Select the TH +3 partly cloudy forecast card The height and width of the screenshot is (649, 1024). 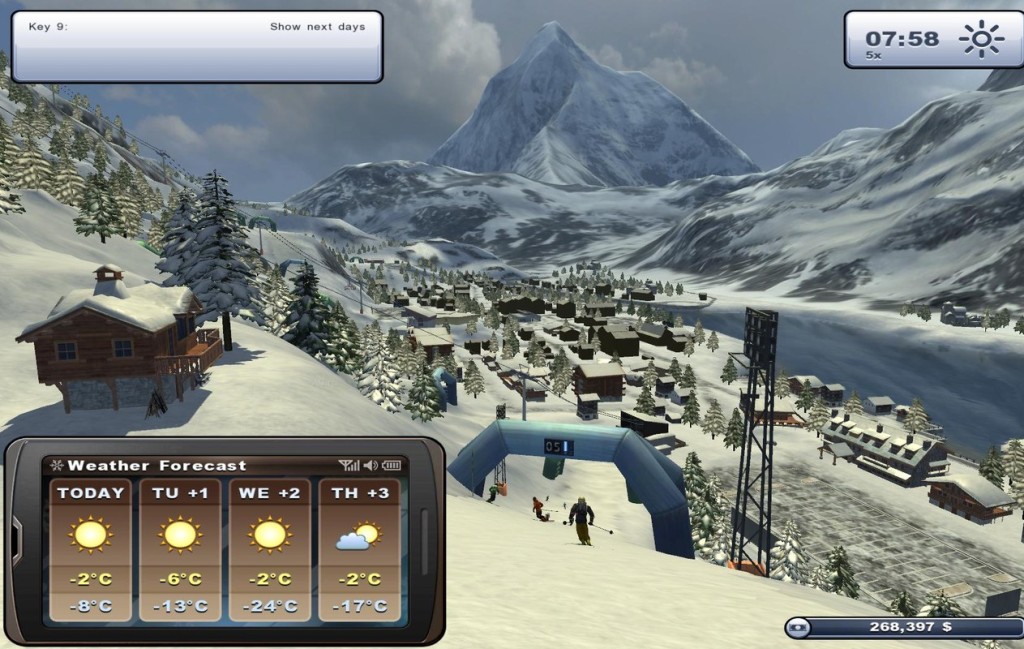pos(359,549)
